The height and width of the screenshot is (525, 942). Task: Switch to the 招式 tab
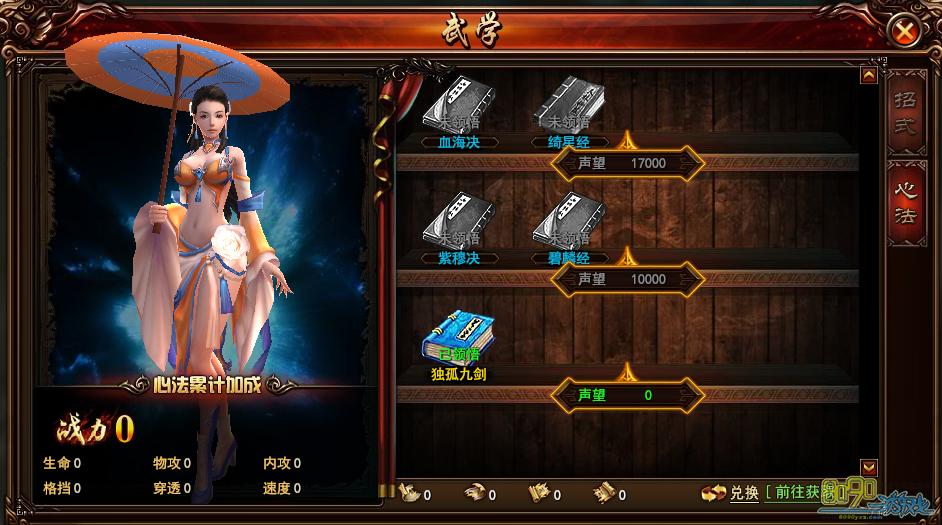pos(905,112)
